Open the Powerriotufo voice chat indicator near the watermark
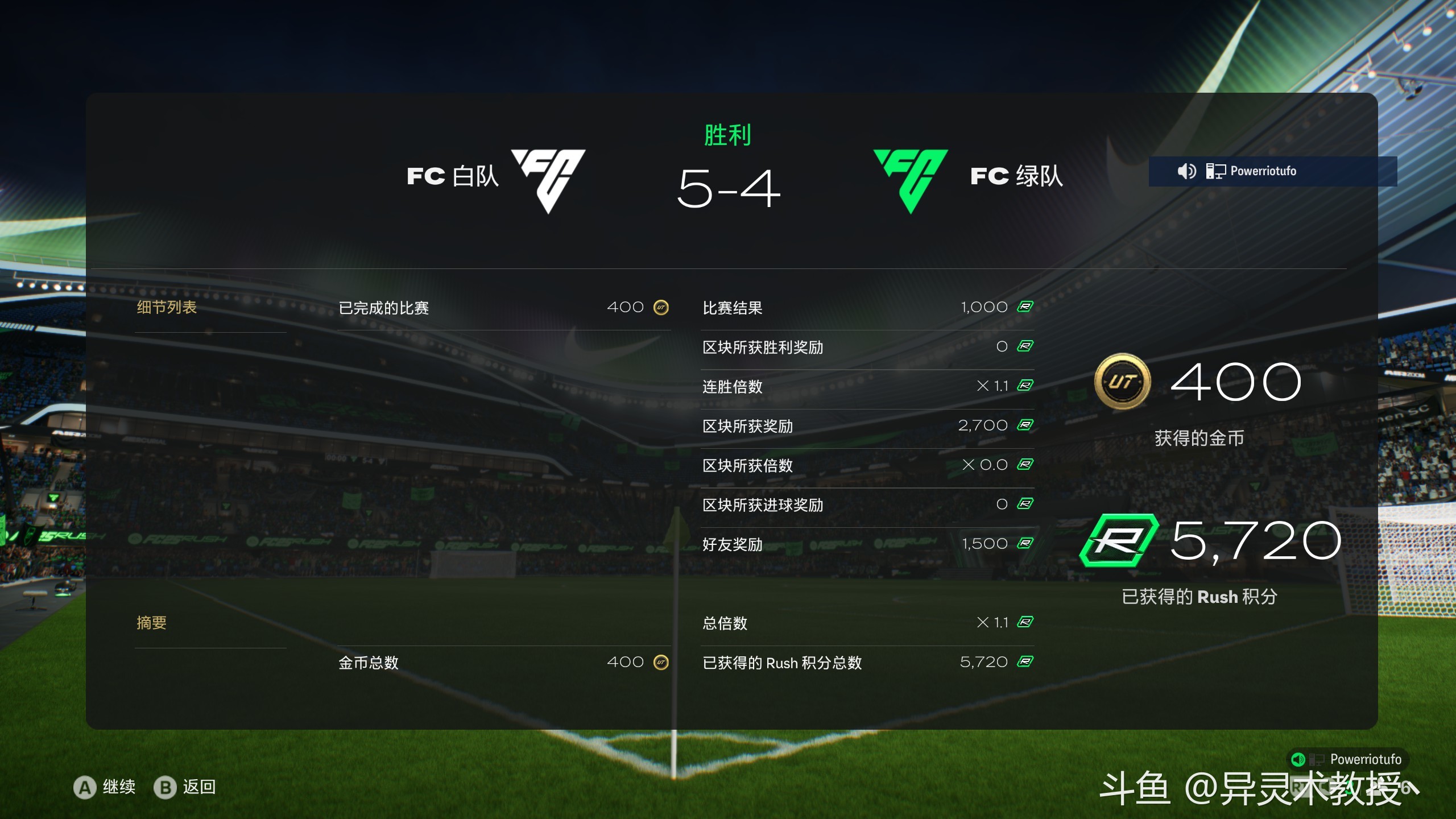Image resolution: width=1456 pixels, height=819 pixels. [x=1347, y=759]
